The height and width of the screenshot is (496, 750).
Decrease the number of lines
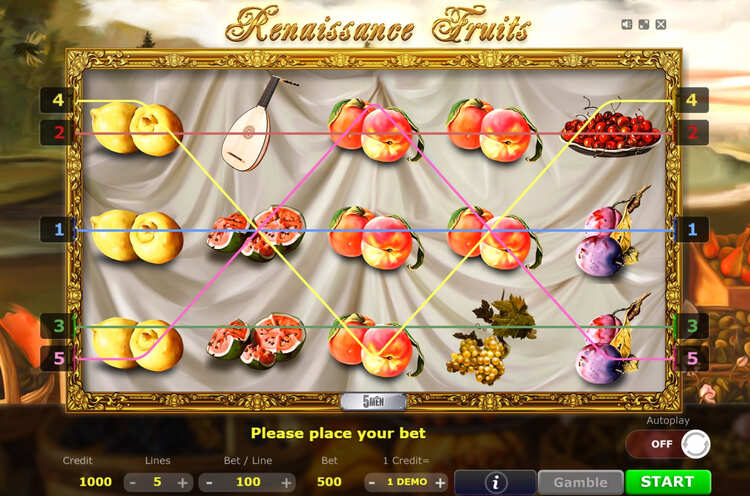[132, 482]
